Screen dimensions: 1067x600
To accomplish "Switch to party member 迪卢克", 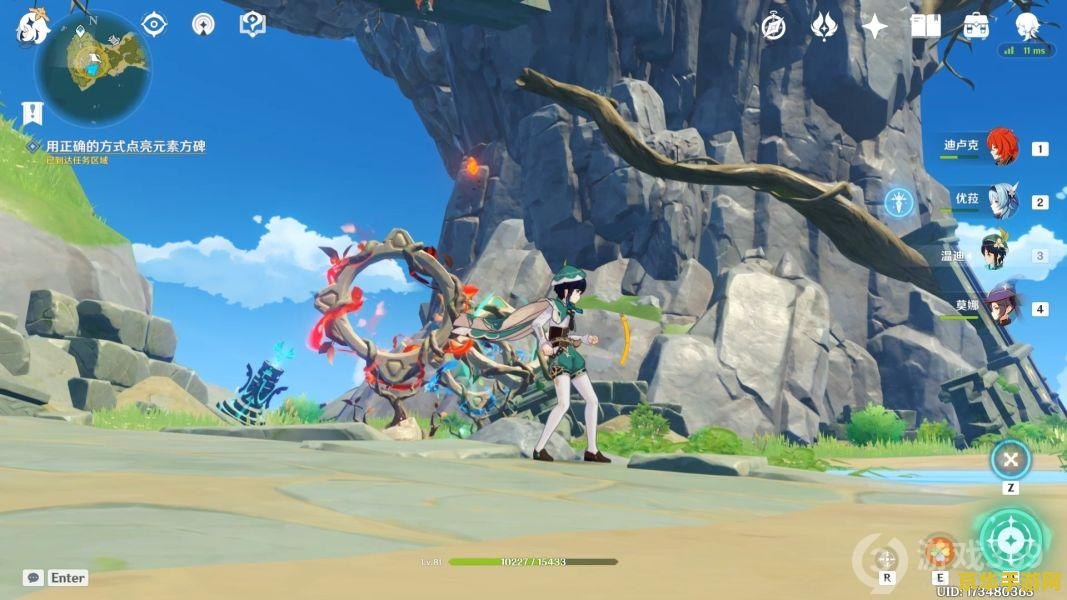I will pyautogui.click(x=1000, y=147).
